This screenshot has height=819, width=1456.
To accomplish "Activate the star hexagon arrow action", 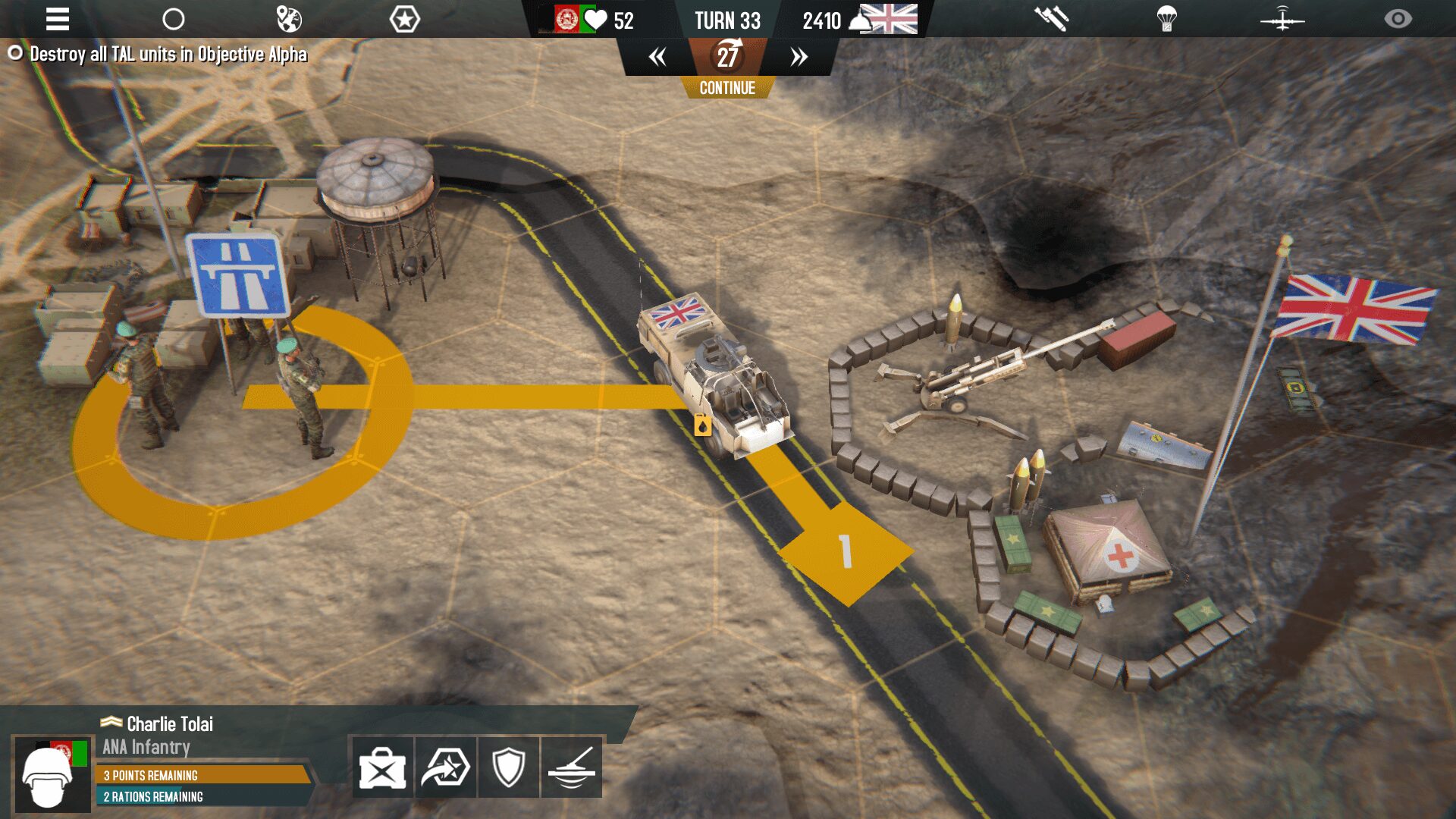I will (x=445, y=767).
